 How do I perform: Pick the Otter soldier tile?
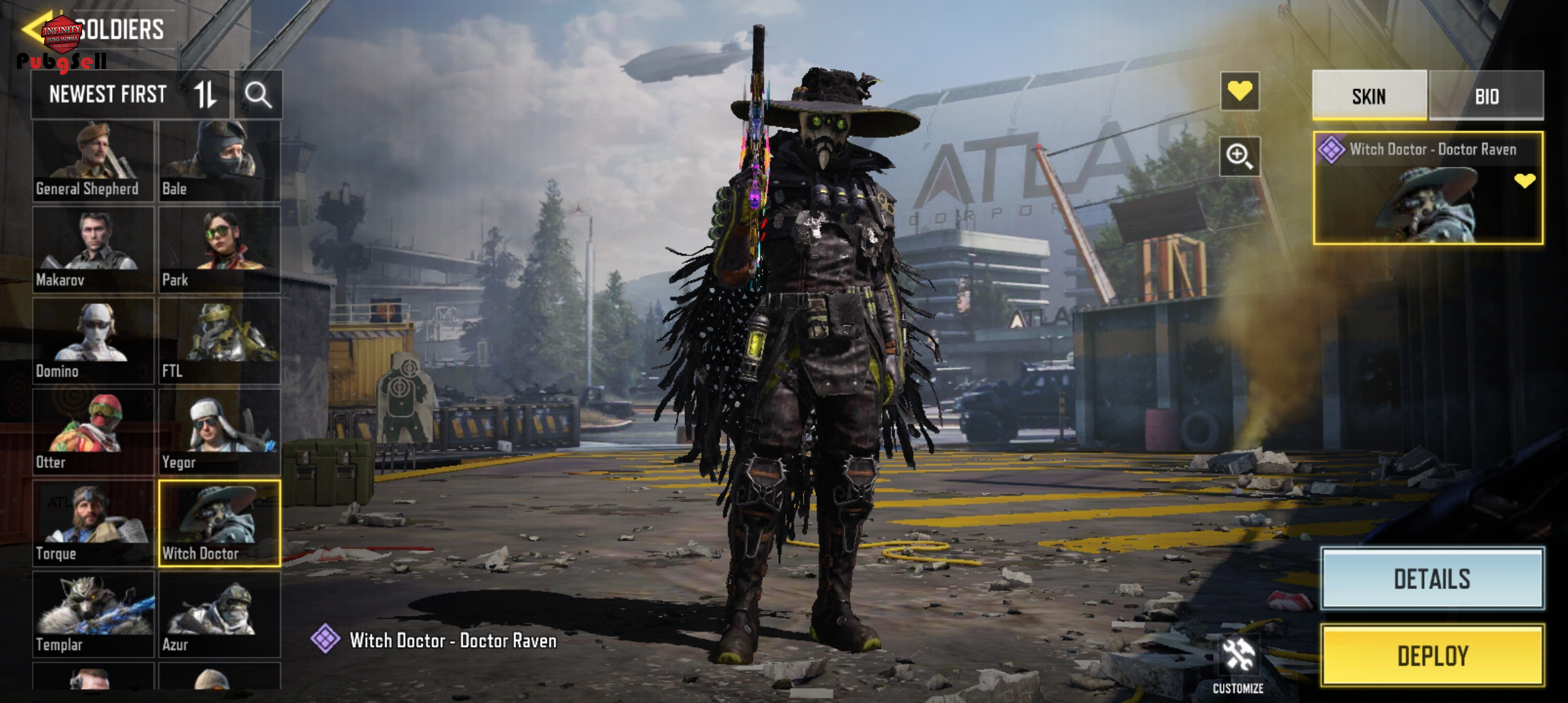(93, 432)
